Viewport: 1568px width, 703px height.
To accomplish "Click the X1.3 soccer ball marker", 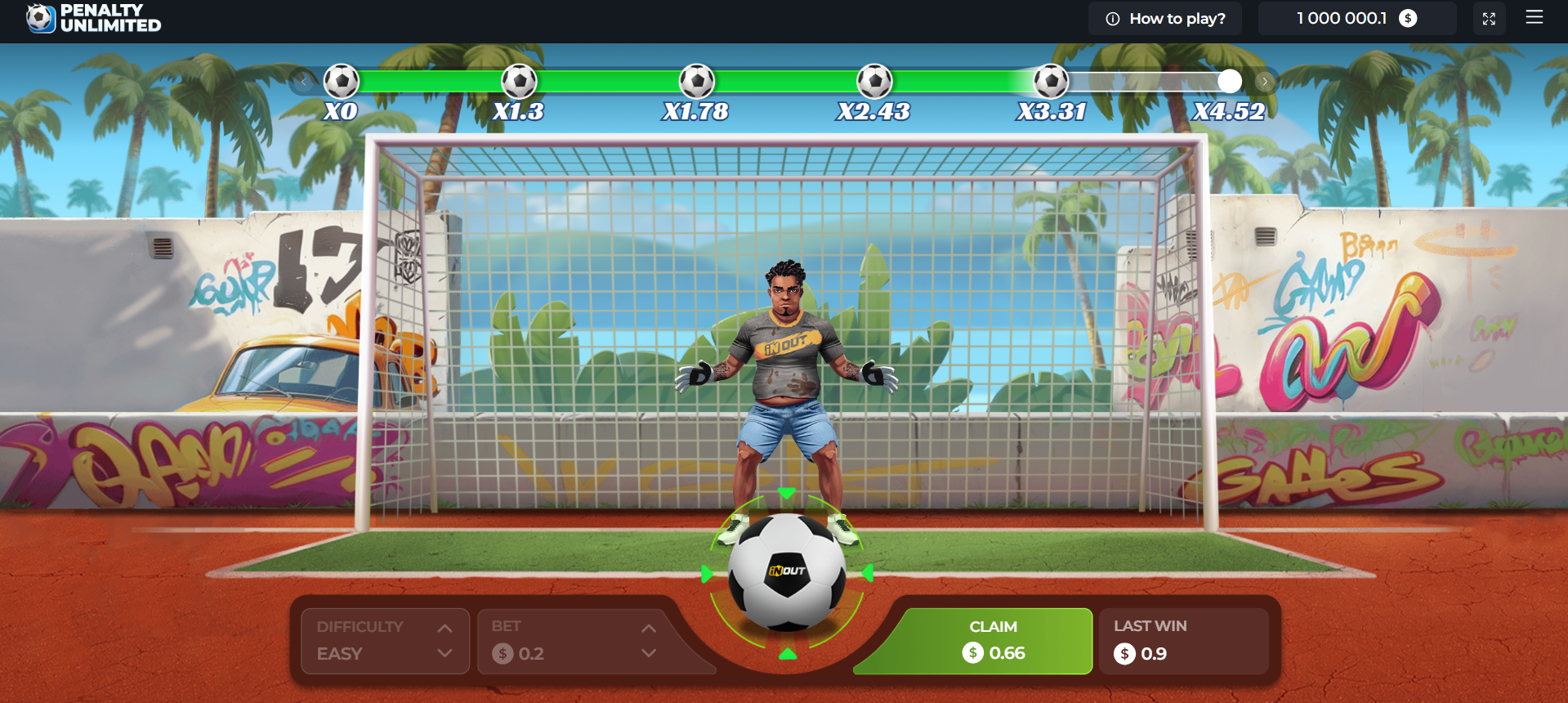I will point(520,81).
